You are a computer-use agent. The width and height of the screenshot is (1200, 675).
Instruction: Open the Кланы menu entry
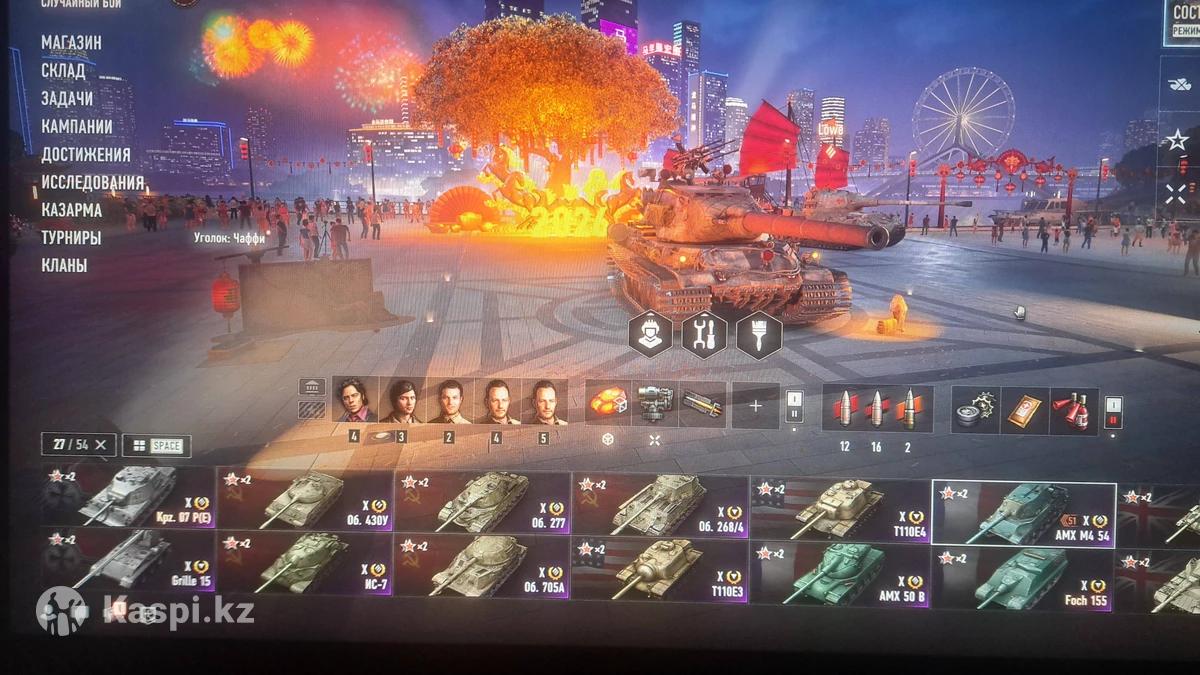[x=63, y=266]
